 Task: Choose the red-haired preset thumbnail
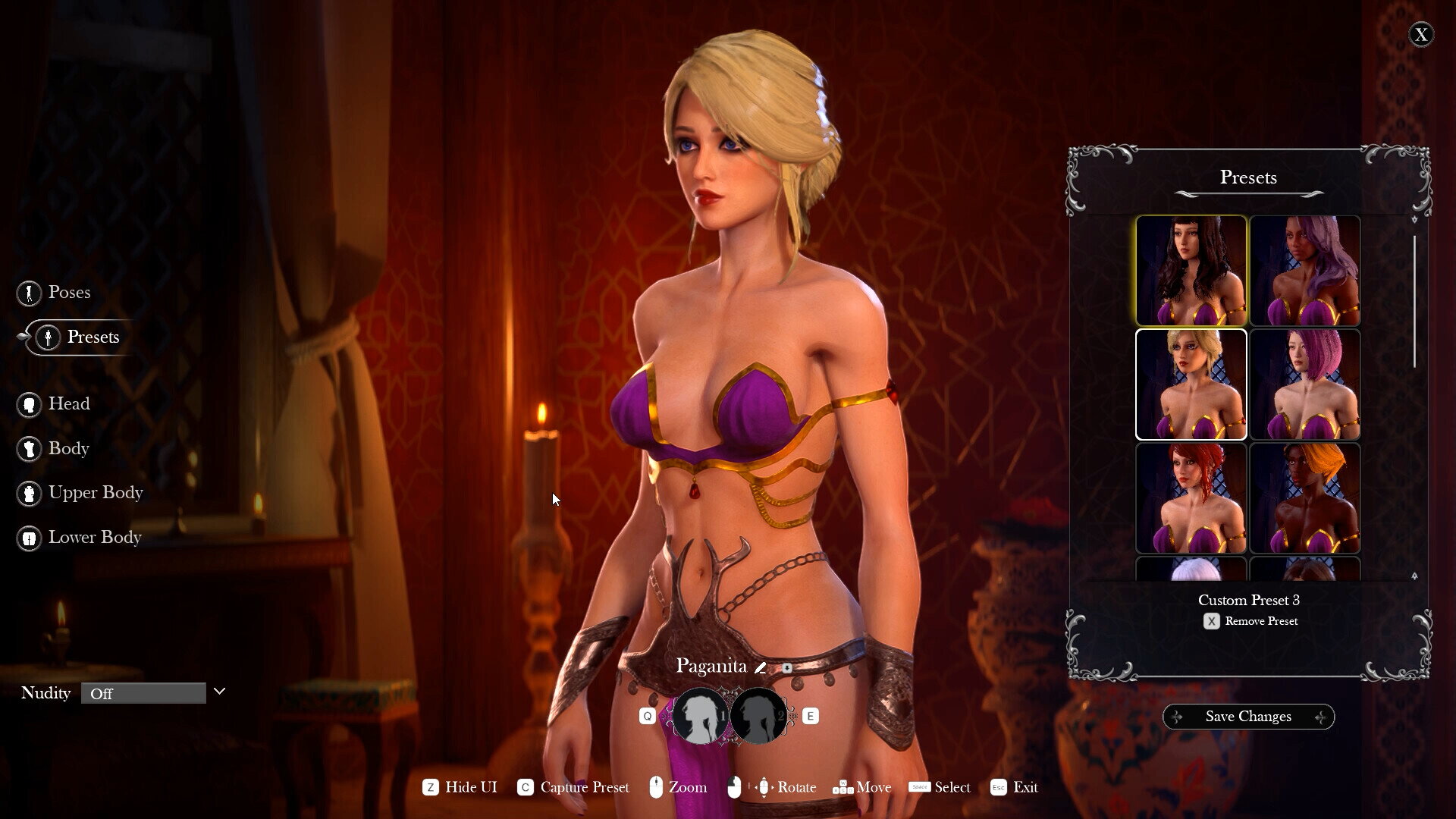tap(1191, 498)
